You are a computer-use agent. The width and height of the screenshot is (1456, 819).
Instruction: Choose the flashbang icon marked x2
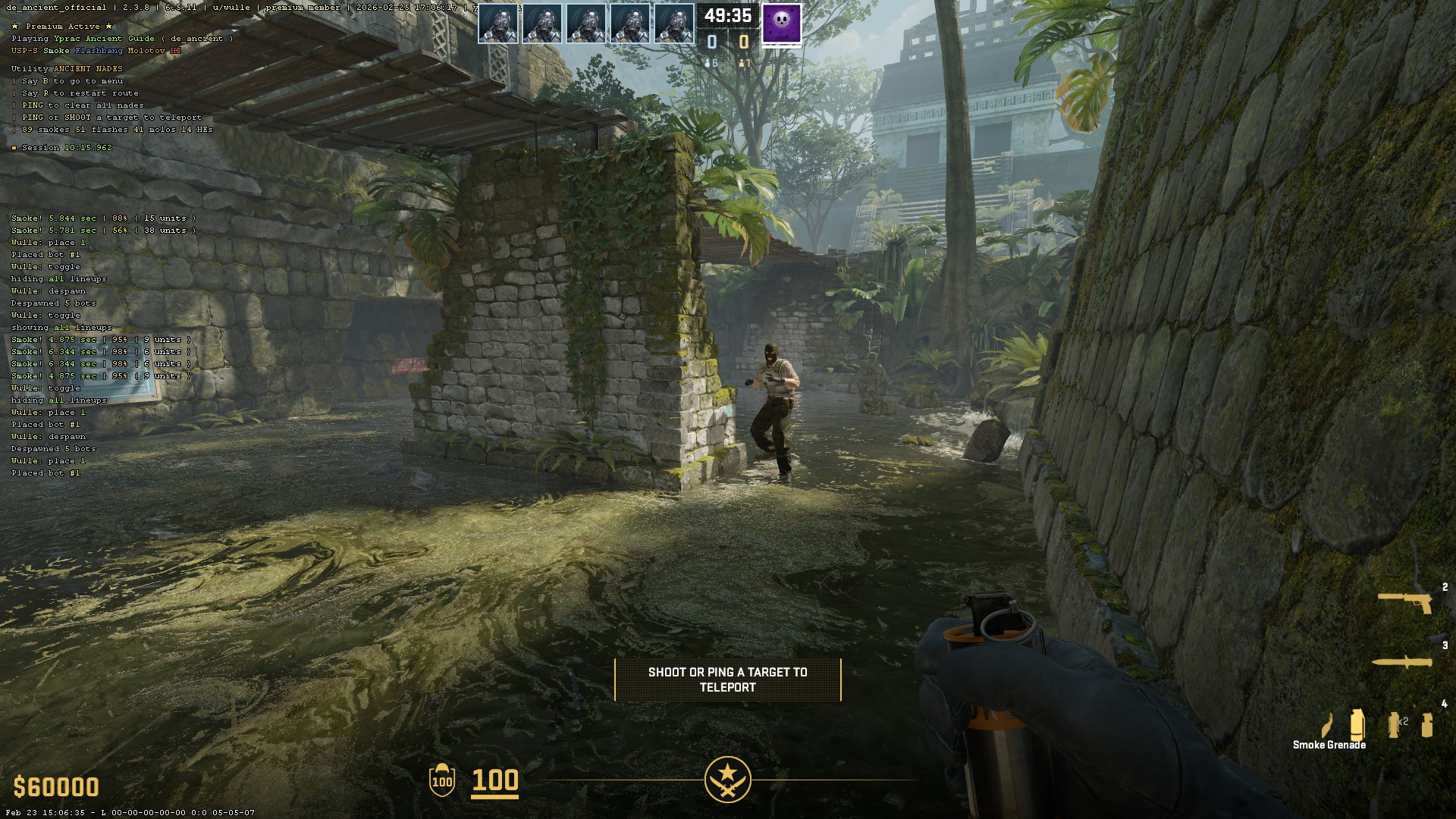coord(1394,724)
